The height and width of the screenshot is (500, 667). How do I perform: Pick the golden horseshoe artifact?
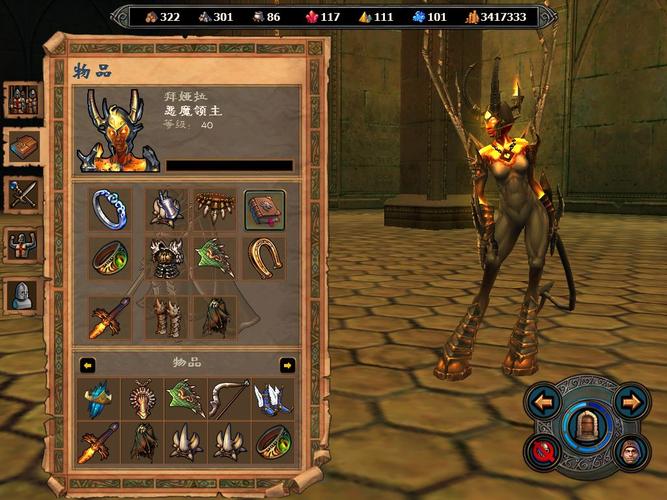point(265,257)
